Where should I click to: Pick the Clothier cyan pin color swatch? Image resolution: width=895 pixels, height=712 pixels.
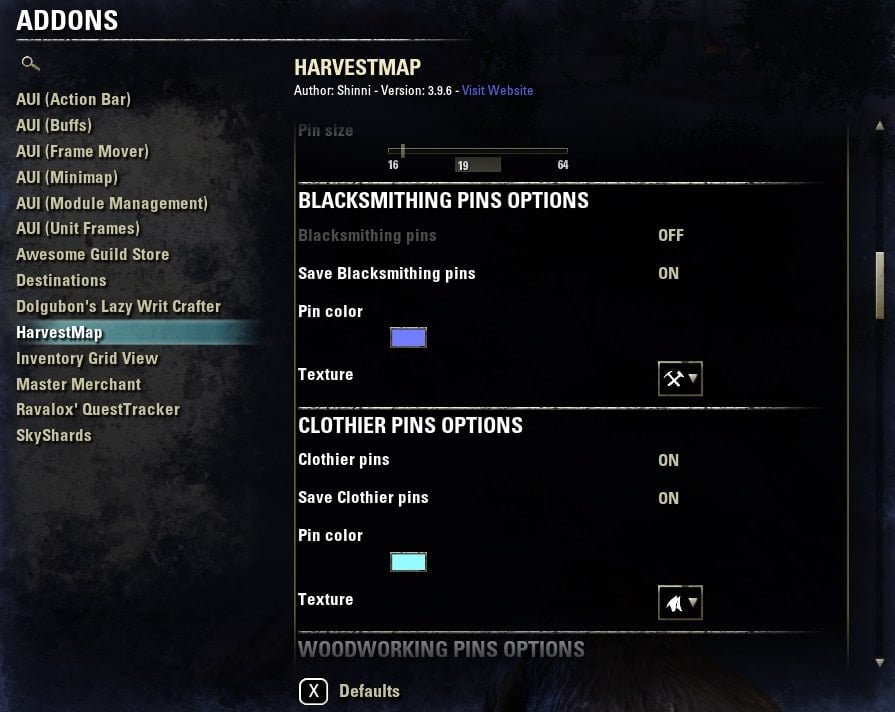pyautogui.click(x=408, y=562)
